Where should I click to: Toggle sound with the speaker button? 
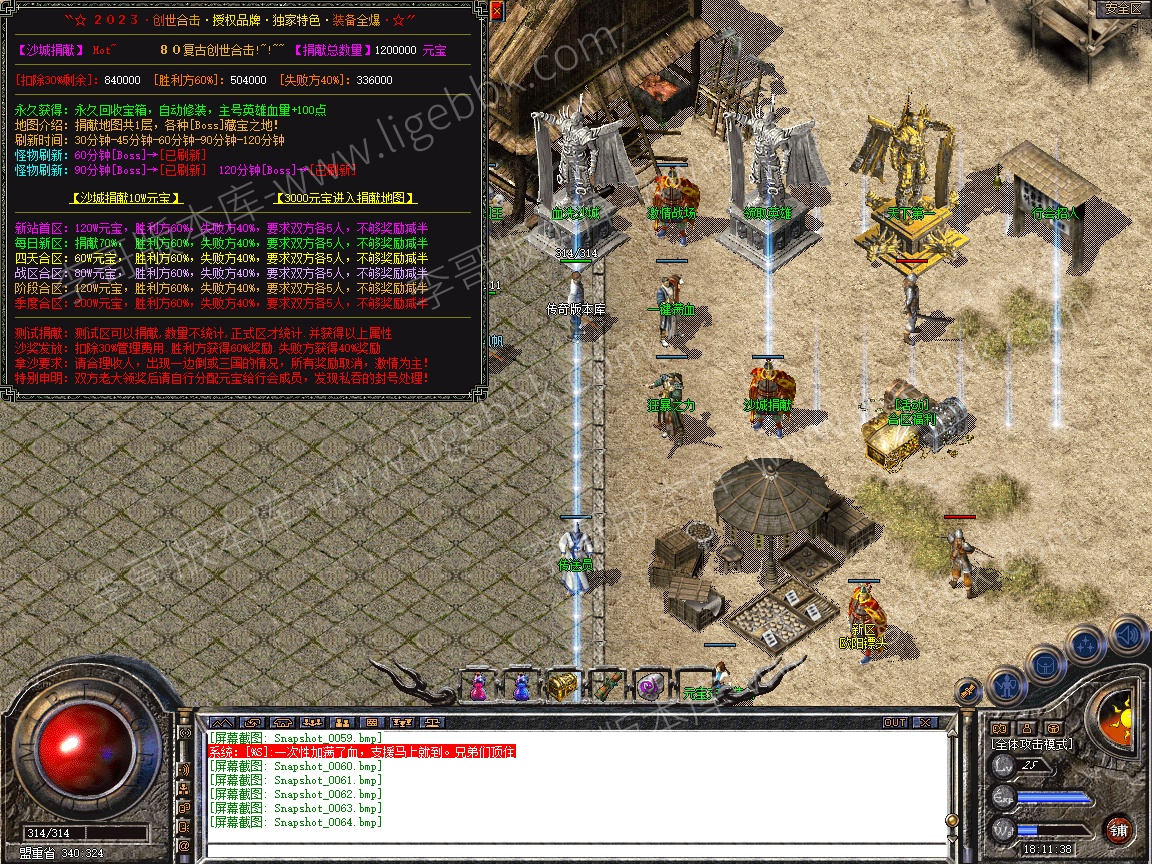[x=1129, y=634]
